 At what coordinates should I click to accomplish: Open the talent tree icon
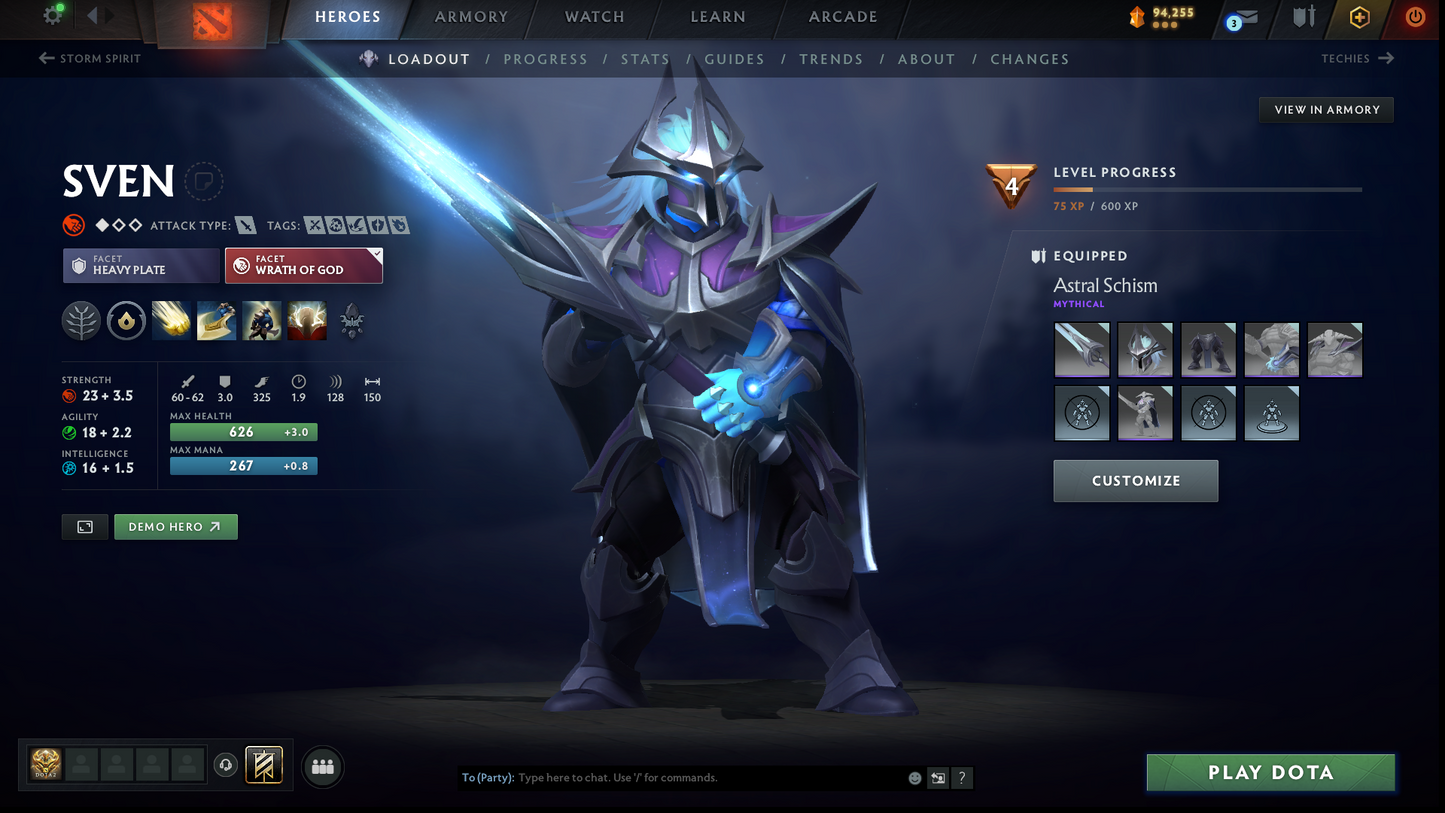tap(81, 320)
